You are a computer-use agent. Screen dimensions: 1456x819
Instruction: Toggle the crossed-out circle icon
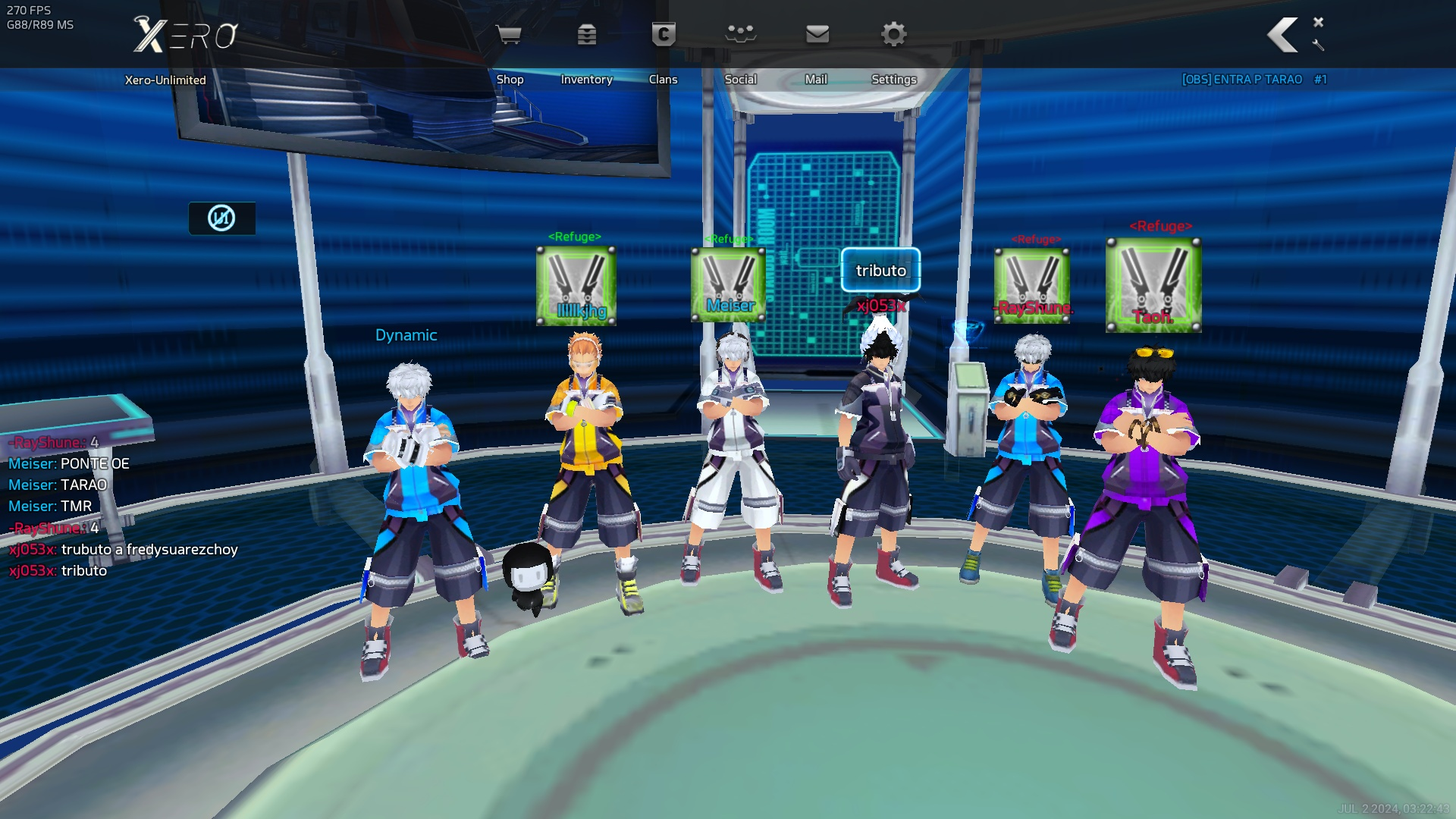pyautogui.click(x=221, y=218)
